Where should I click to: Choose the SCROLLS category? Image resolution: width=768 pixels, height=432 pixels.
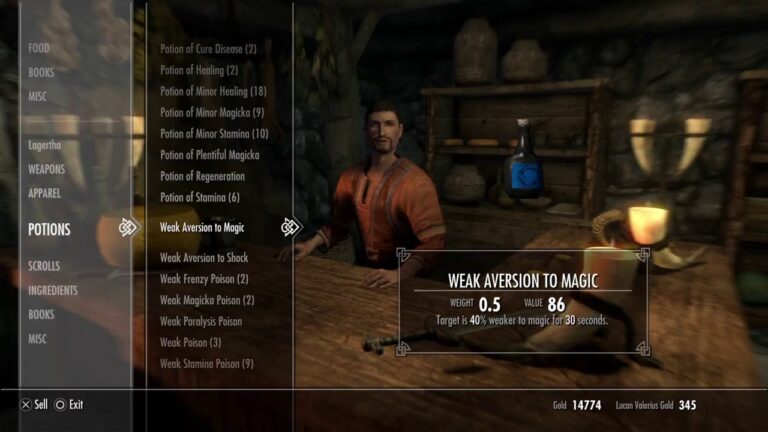point(45,266)
